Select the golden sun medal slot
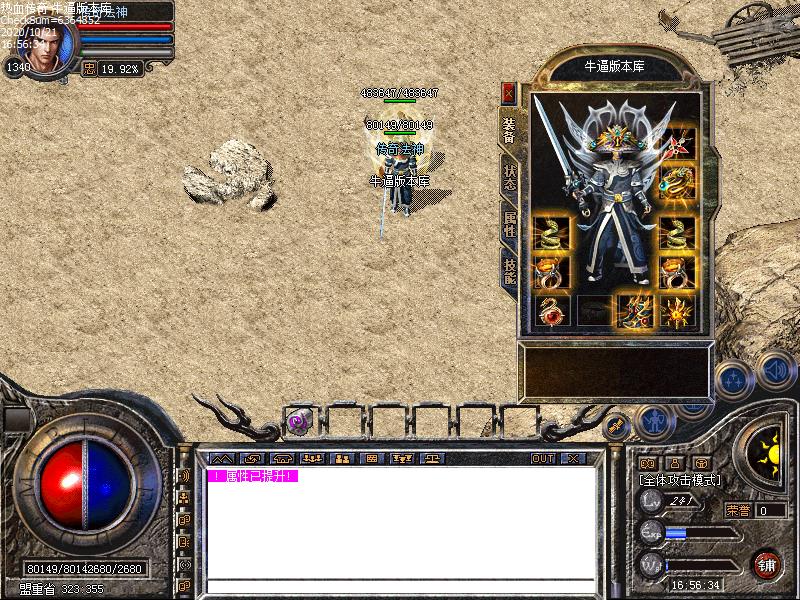Screen dimensions: 800x600 (x=677, y=311)
